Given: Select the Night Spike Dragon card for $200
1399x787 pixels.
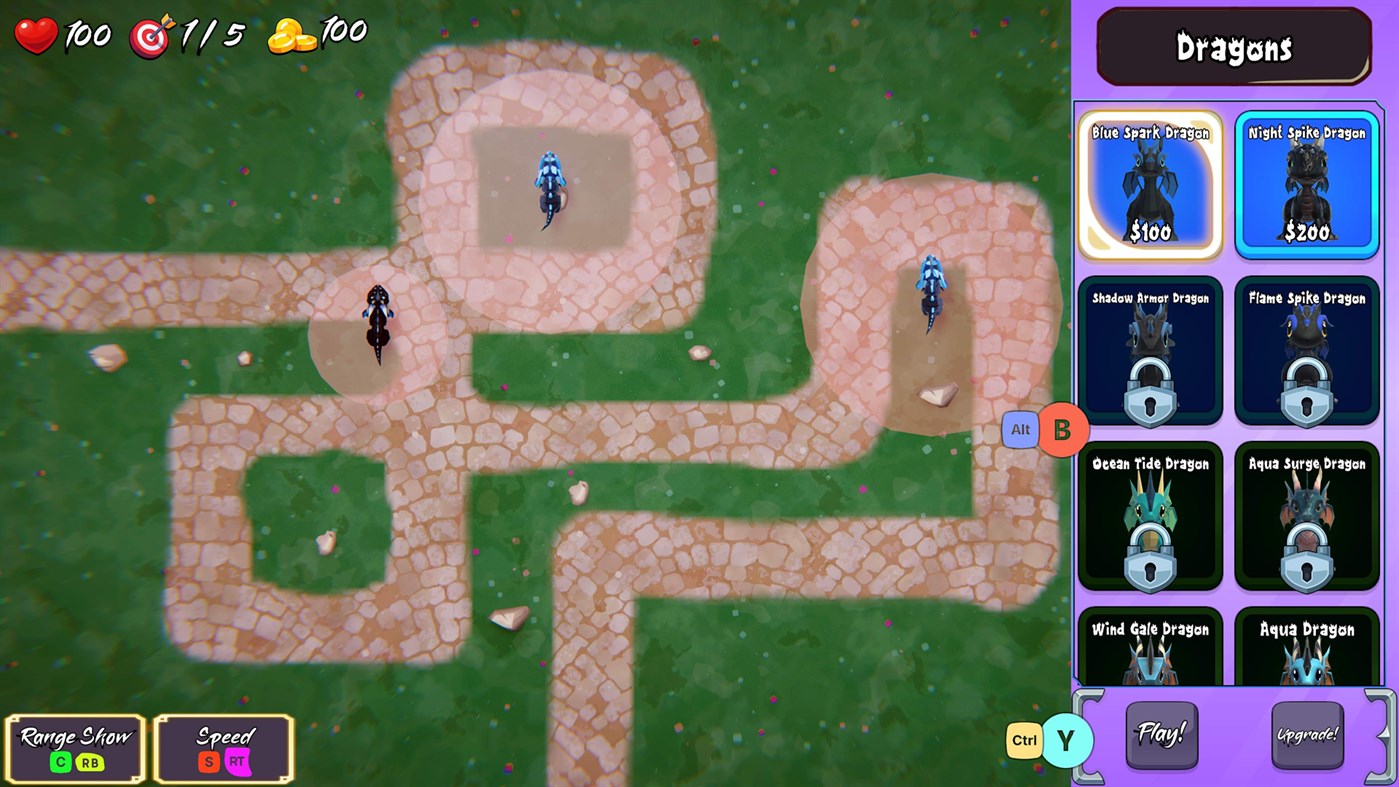Looking at the screenshot, I should pyautogui.click(x=1307, y=184).
